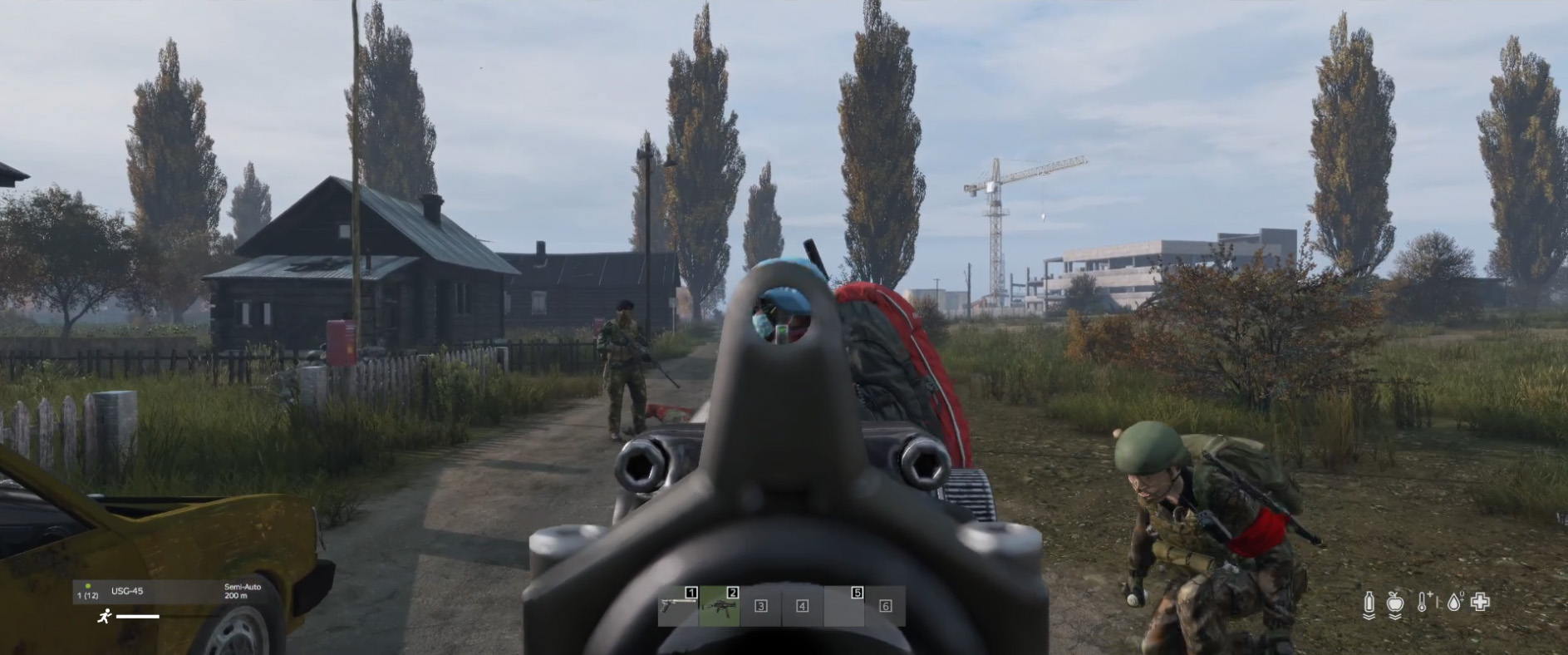The image size is (1568, 655).
Task: Select the pistol in hotbar slot 1
Action: click(678, 606)
